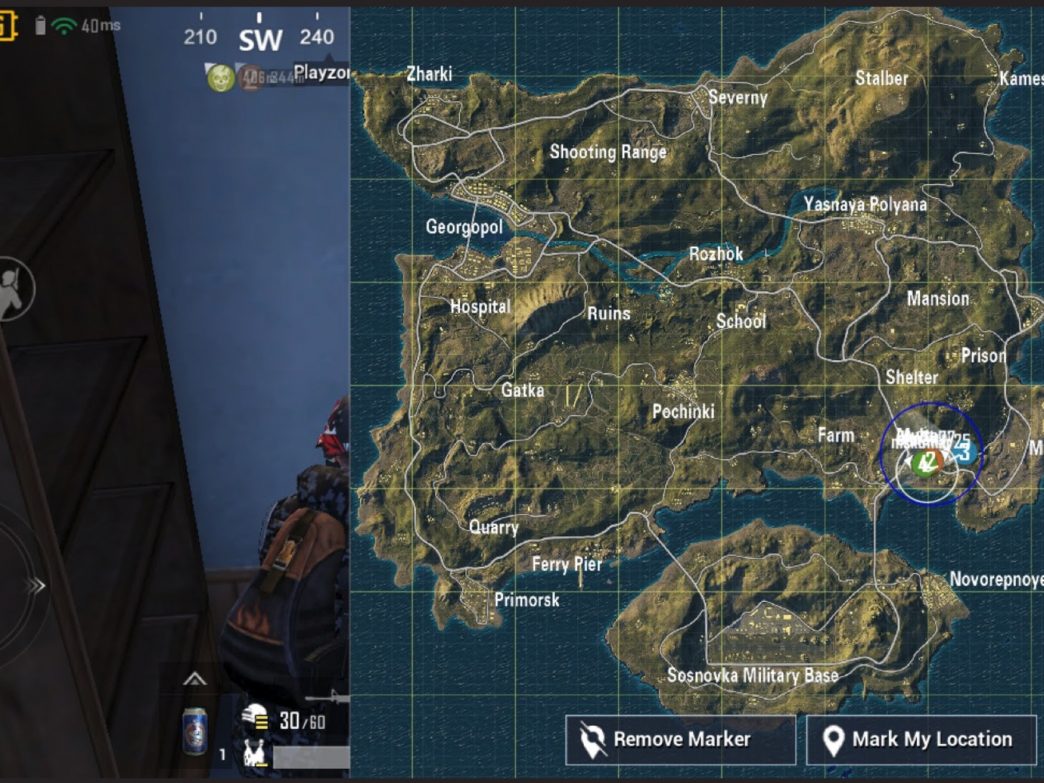Screen dimensions: 1044x783
Task: Expand the consumables list arrow
Action: pyautogui.click(x=195, y=680)
